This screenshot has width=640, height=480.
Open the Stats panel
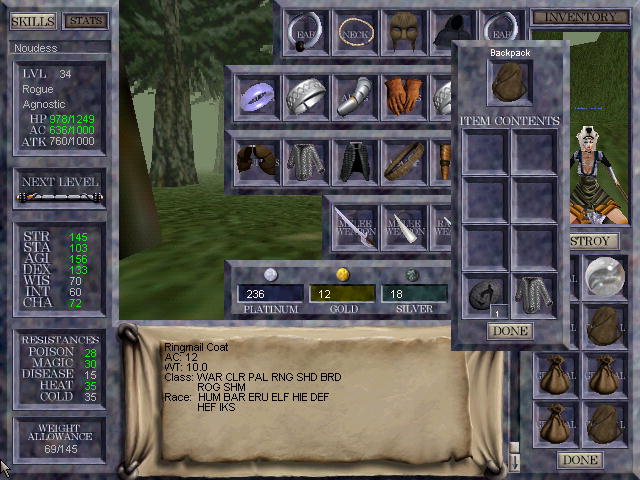pyautogui.click(x=85, y=21)
